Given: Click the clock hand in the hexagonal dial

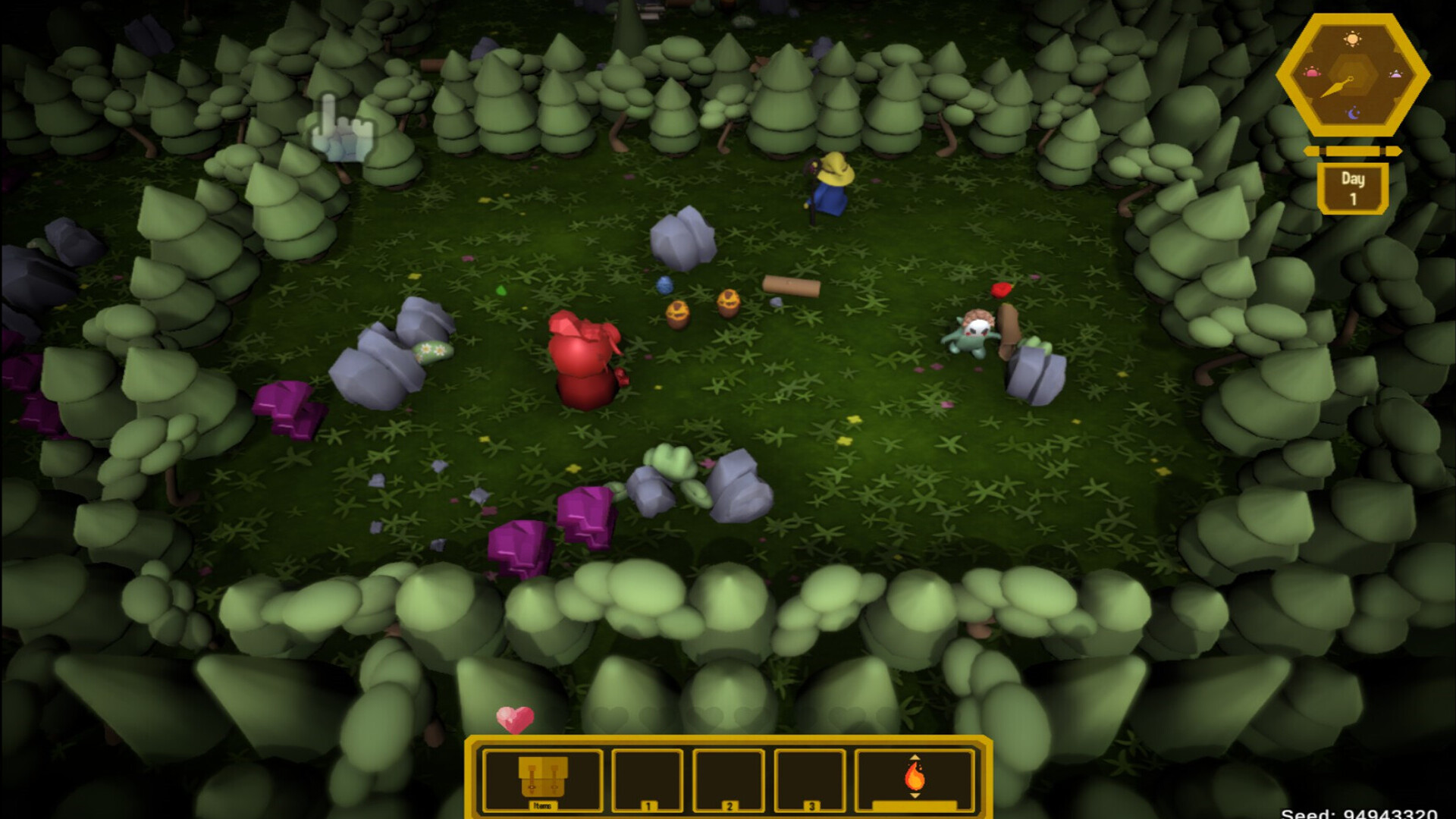Looking at the screenshot, I should (x=1338, y=86).
